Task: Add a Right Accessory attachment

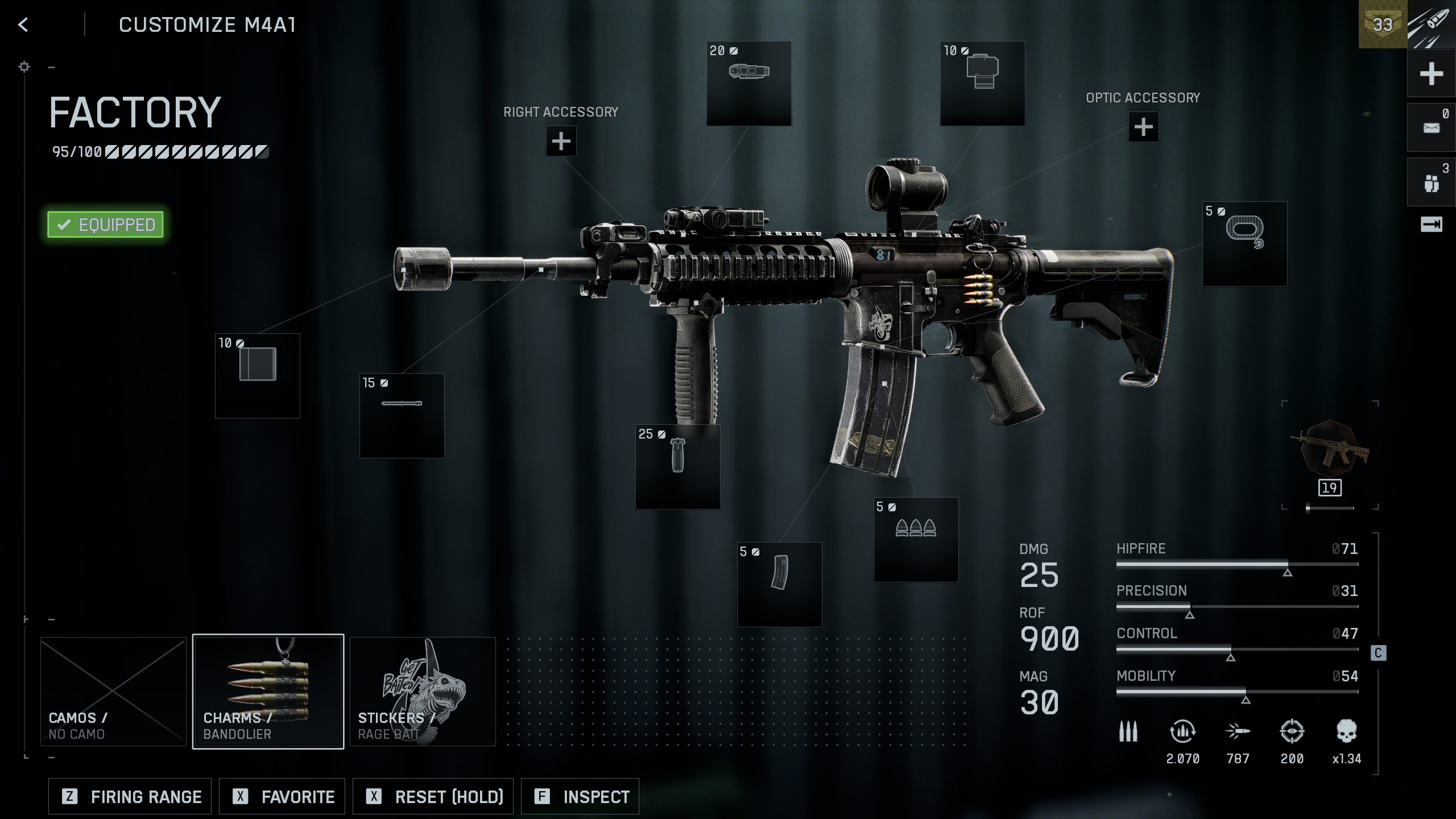Action: click(x=561, y=141)
